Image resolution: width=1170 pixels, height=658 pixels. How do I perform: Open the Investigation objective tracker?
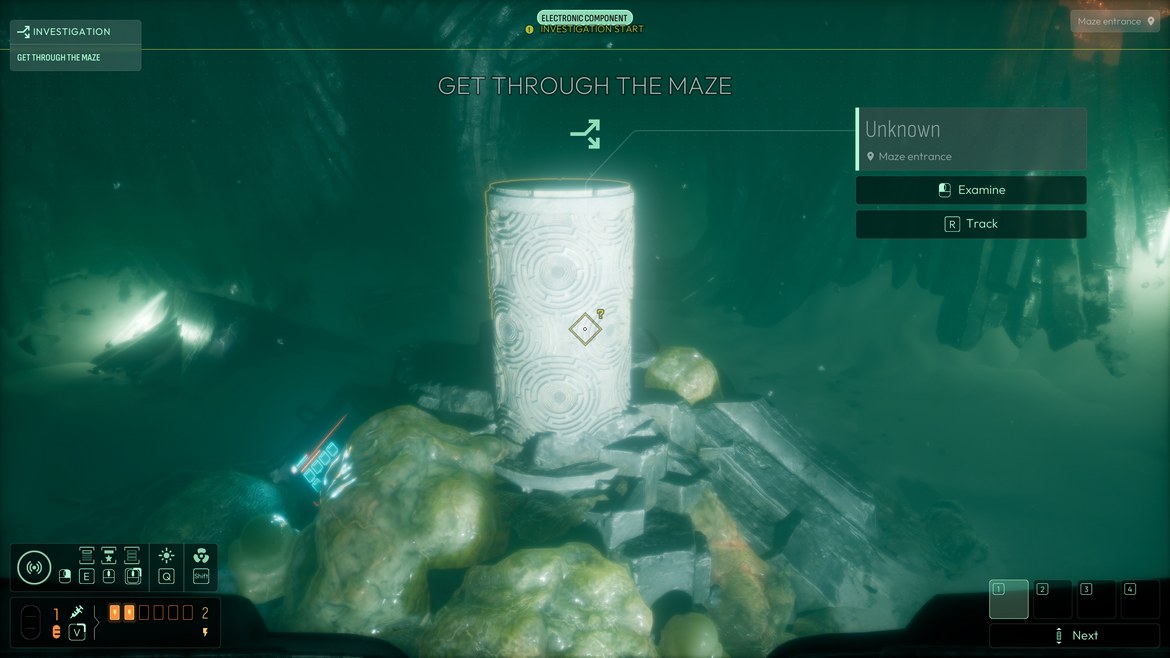[75, 32]
